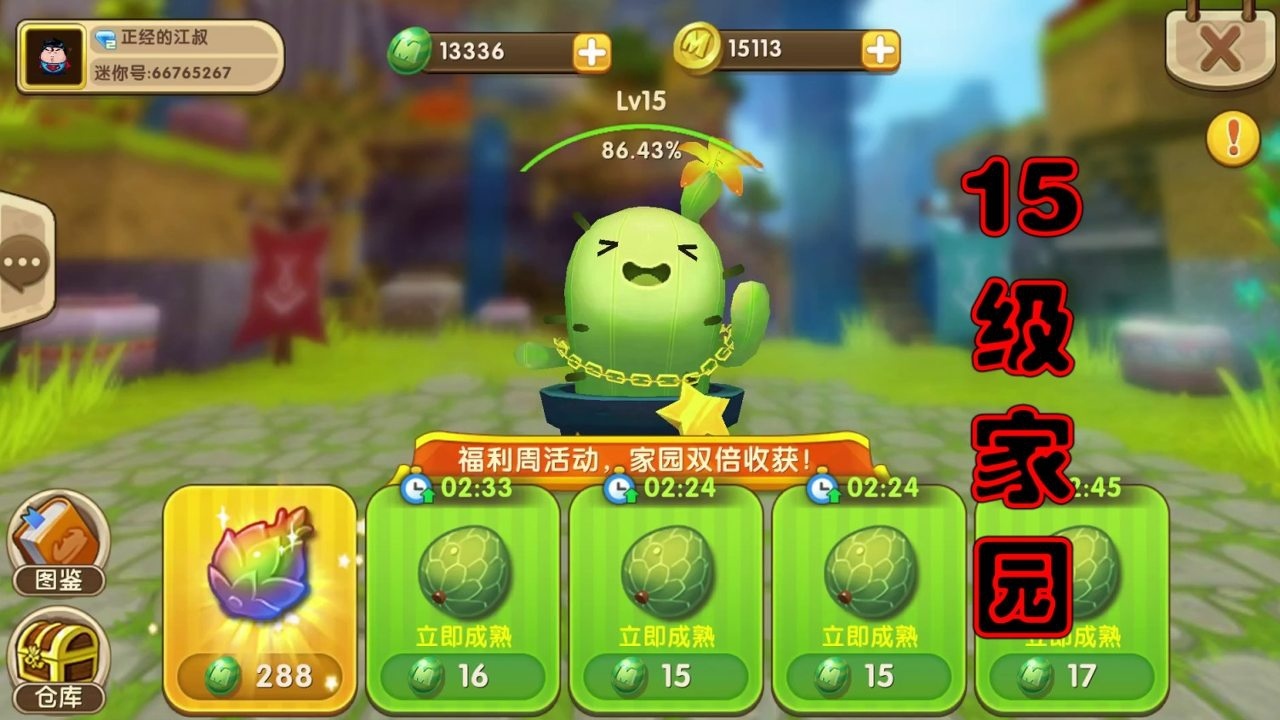The width and height of the screenshot is (1280, 720).
Task: Click the 福利周活动 double harvest banner
Action: [640, 455]
